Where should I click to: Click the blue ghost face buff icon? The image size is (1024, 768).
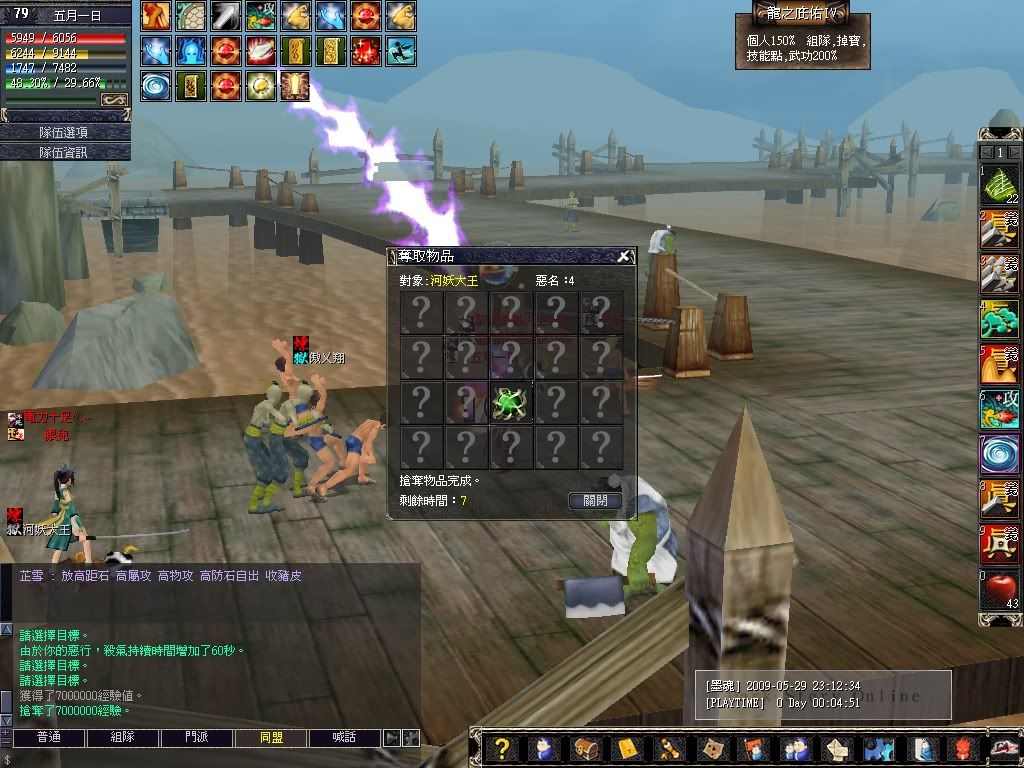tap(190, 50)
